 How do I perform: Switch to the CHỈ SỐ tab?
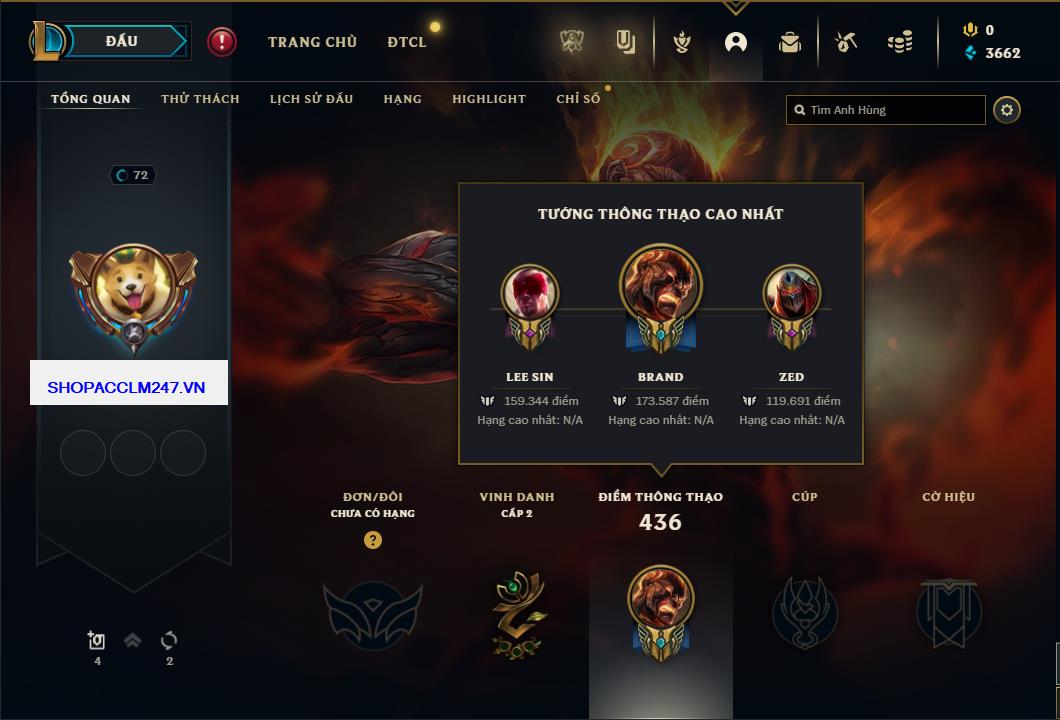coord(578,99)
